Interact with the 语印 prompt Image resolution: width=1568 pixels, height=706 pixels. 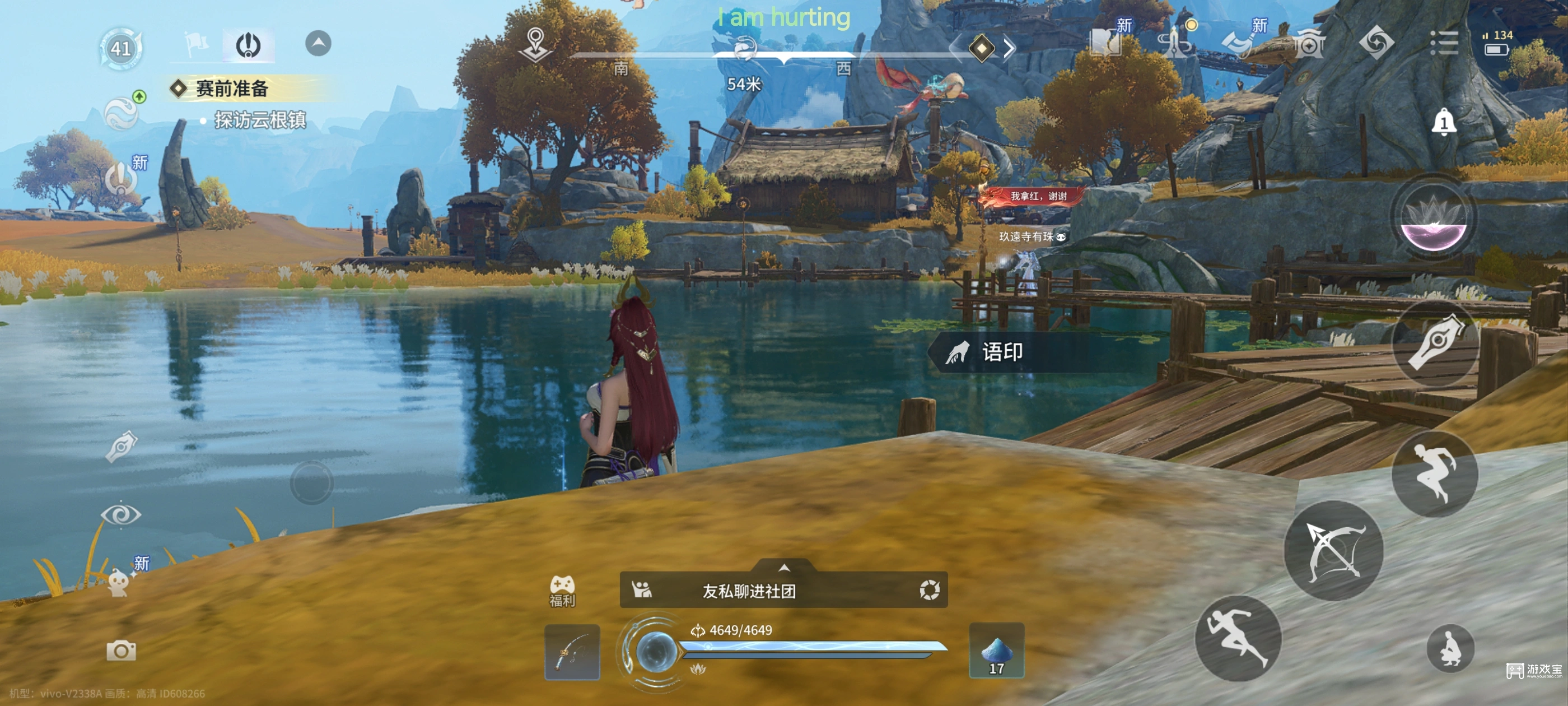[1001, 352]
